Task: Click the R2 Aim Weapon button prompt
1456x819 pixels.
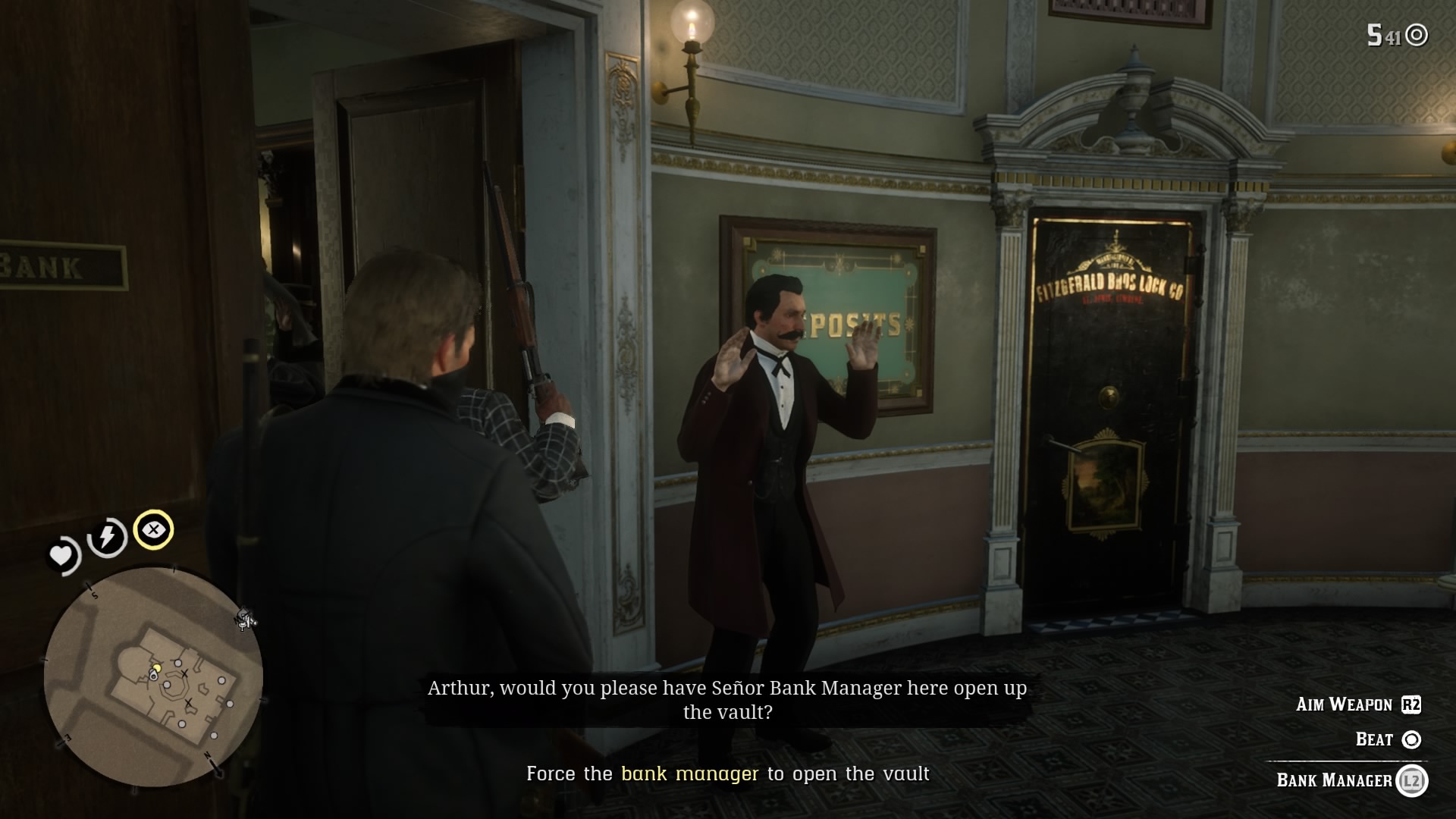Action: [x=1411, y=705]
